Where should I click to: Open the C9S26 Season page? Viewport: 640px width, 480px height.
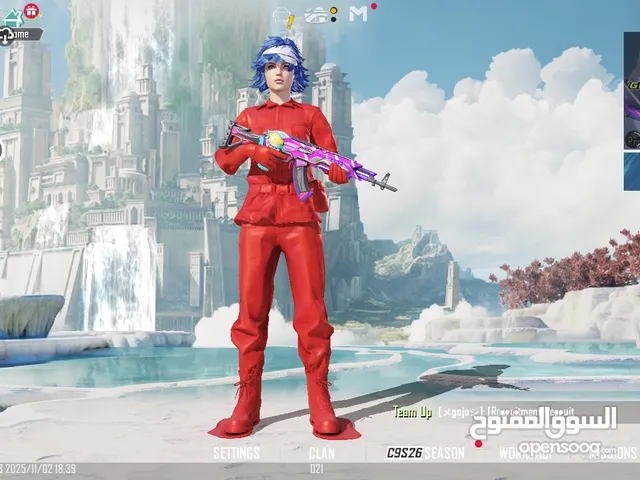point(425,453)
